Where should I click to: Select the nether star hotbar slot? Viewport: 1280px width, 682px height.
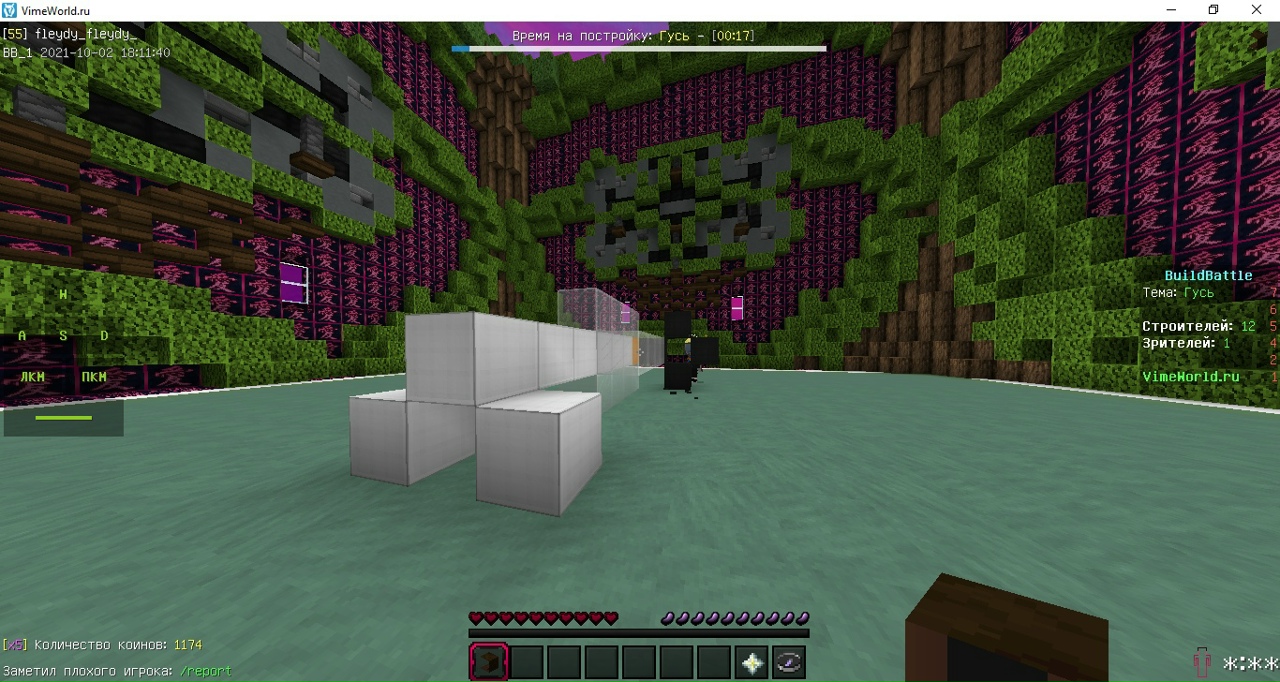(752, 662)
